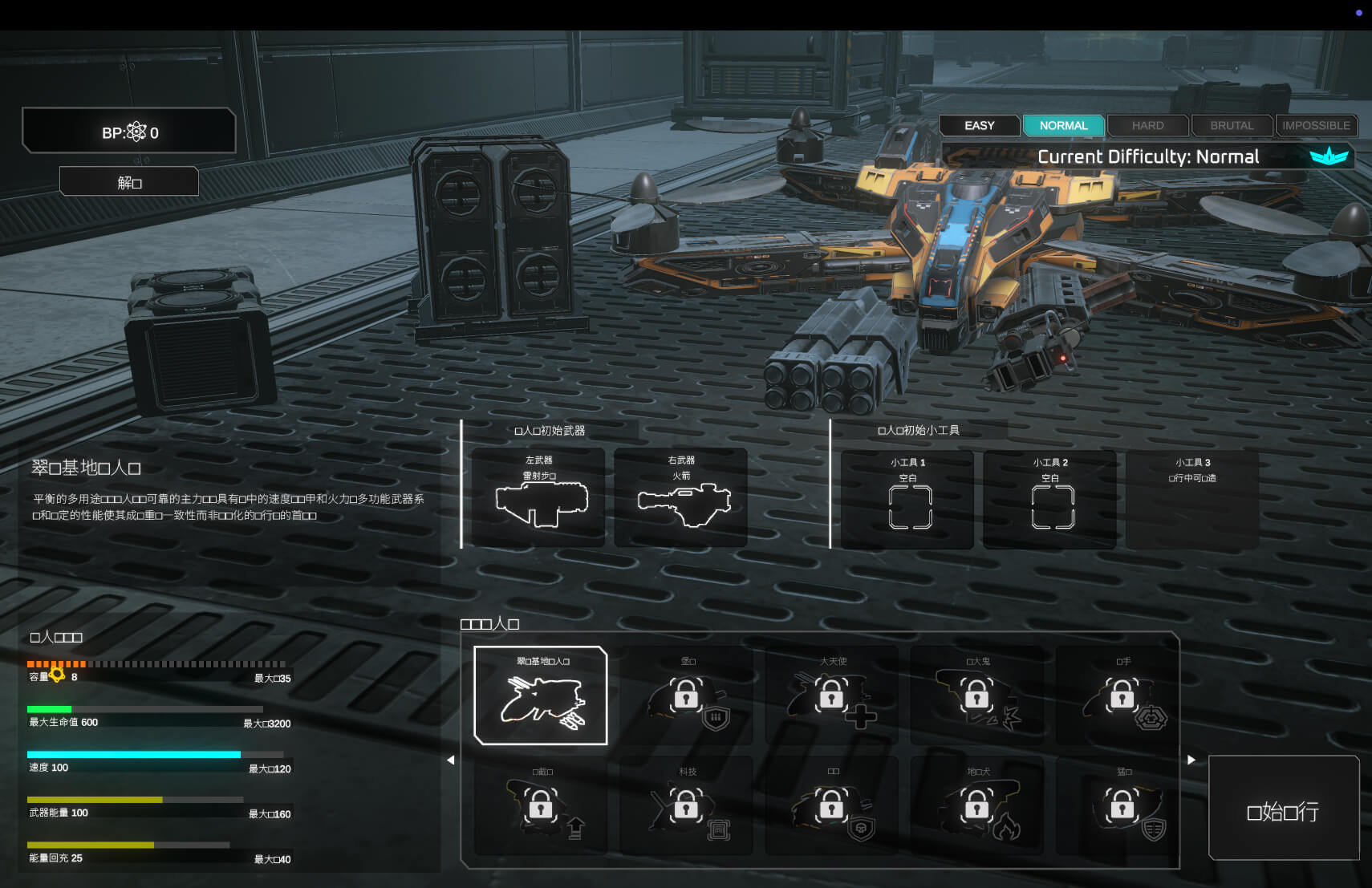
Task: Choose the locked drone with flame badge
Action: coord(978,805)
